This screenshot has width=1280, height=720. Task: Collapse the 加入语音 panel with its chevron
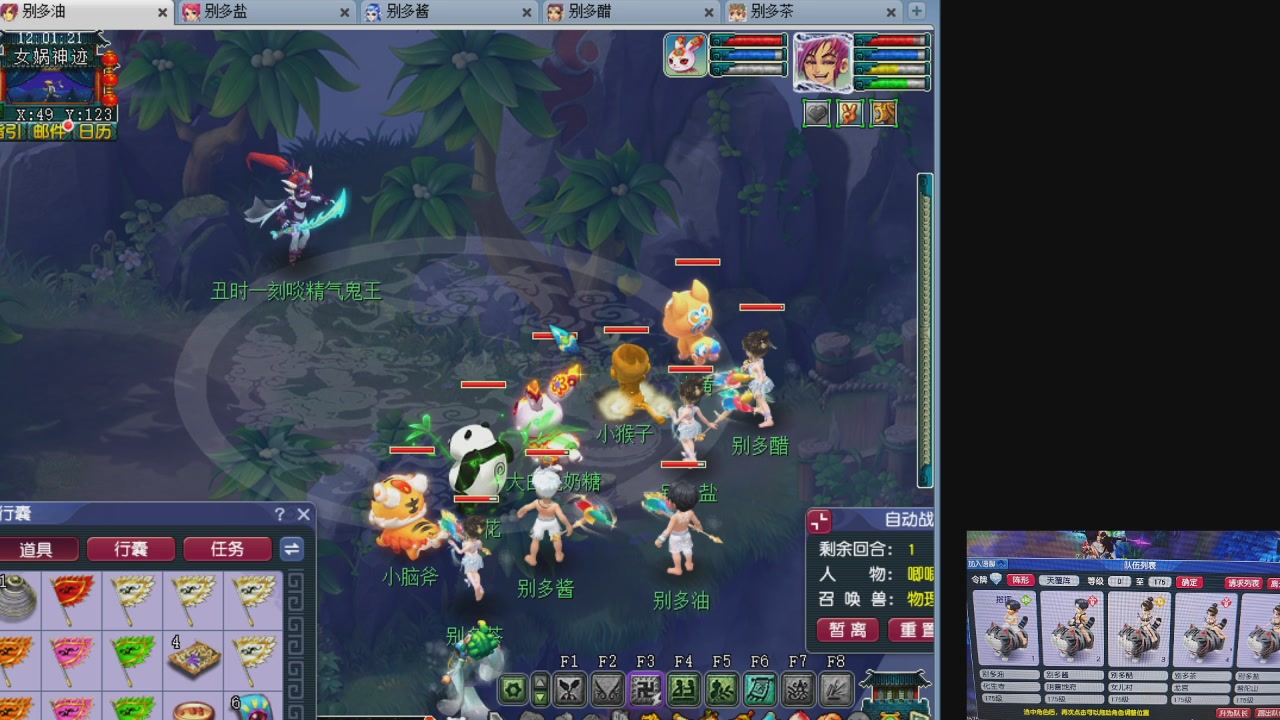click(1004, 564)
